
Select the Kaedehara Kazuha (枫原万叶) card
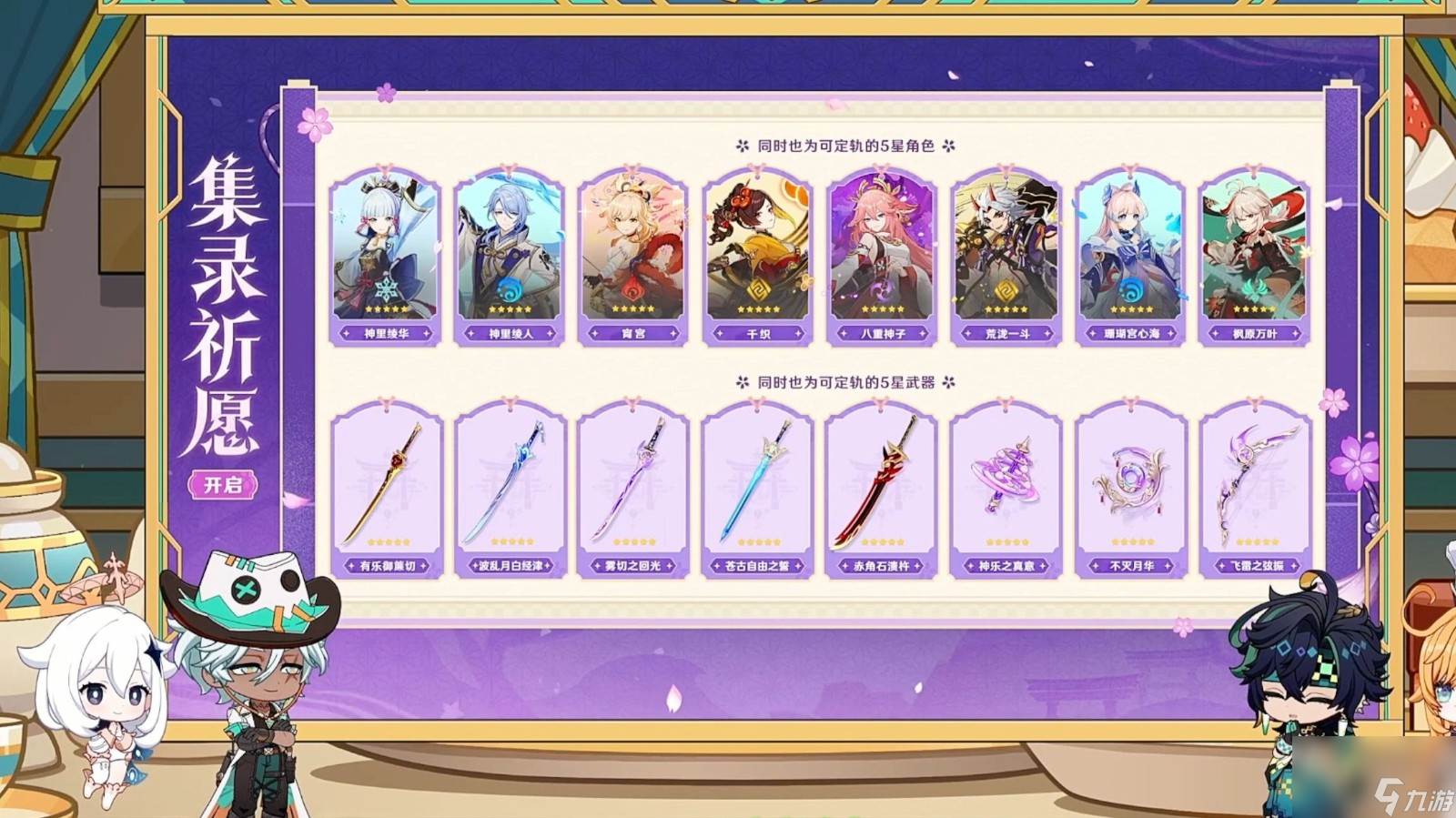click(x=1255, y=257)
